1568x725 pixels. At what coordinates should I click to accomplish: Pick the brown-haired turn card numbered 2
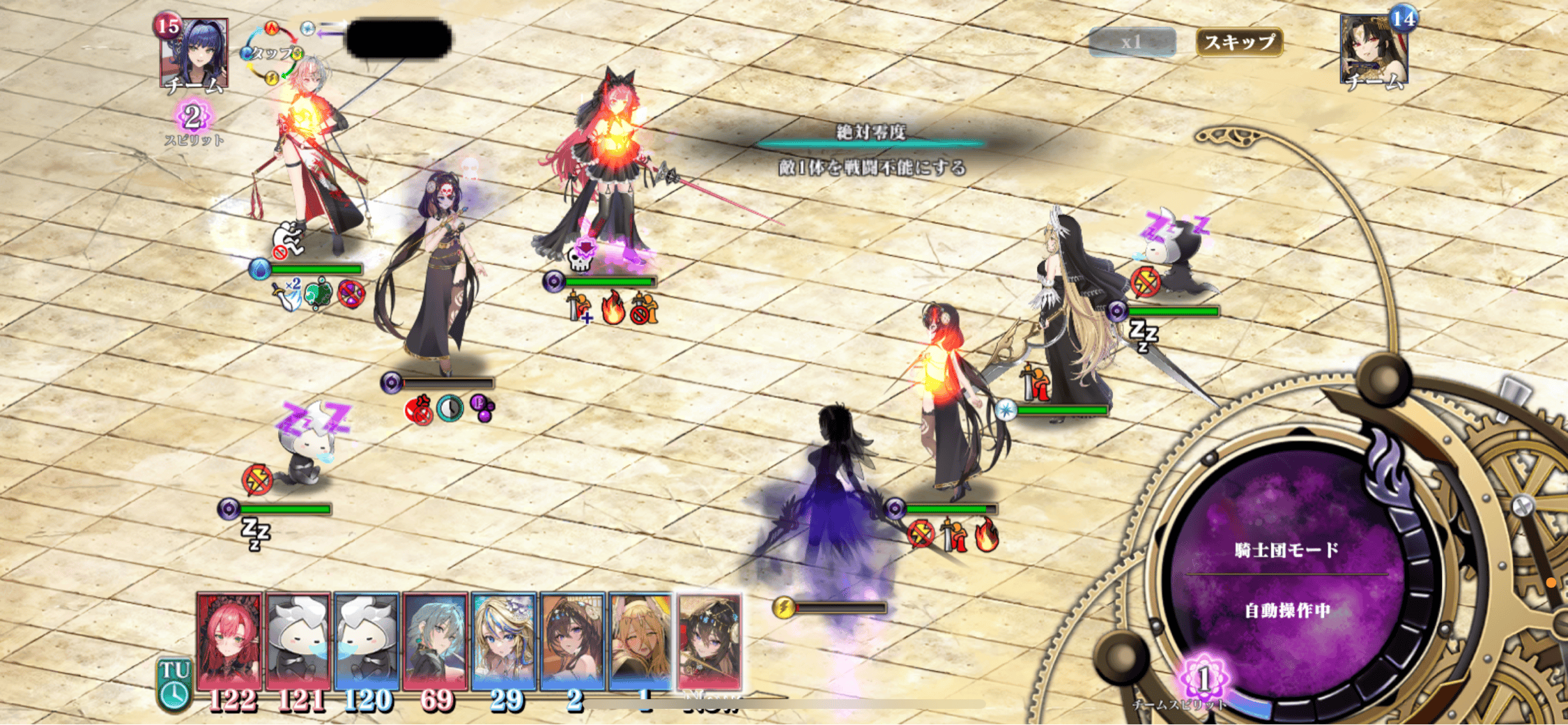pos(572,641)
